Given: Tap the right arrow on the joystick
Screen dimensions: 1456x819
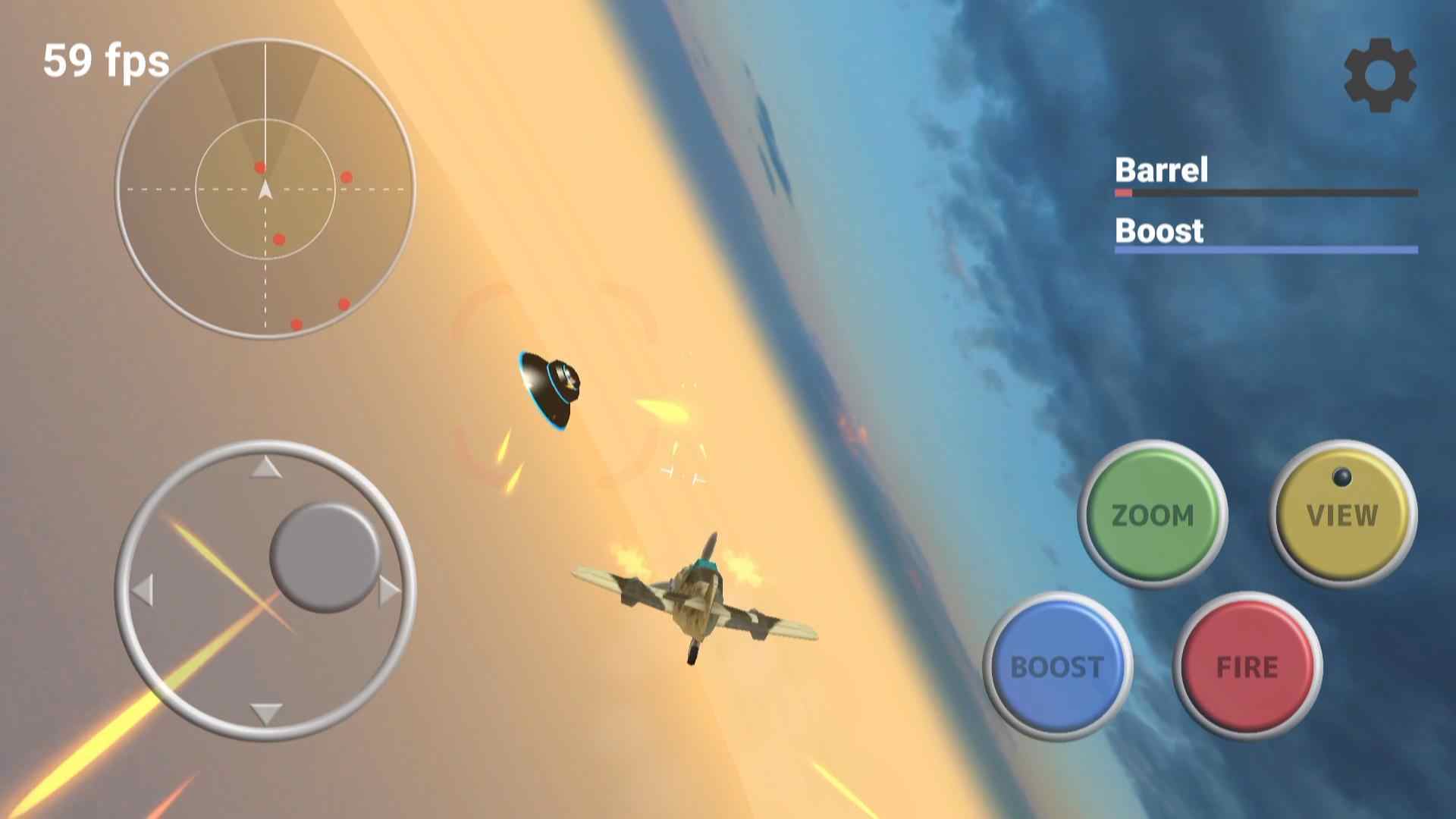Looking at the screenshot, I should tap(389, 590).
